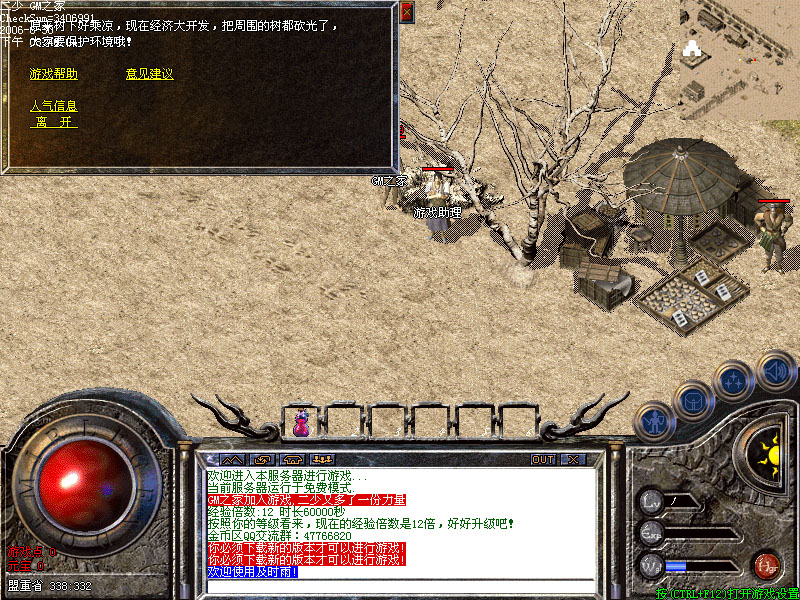
Task: Click the chat text input line
Action: coord(400,585)
